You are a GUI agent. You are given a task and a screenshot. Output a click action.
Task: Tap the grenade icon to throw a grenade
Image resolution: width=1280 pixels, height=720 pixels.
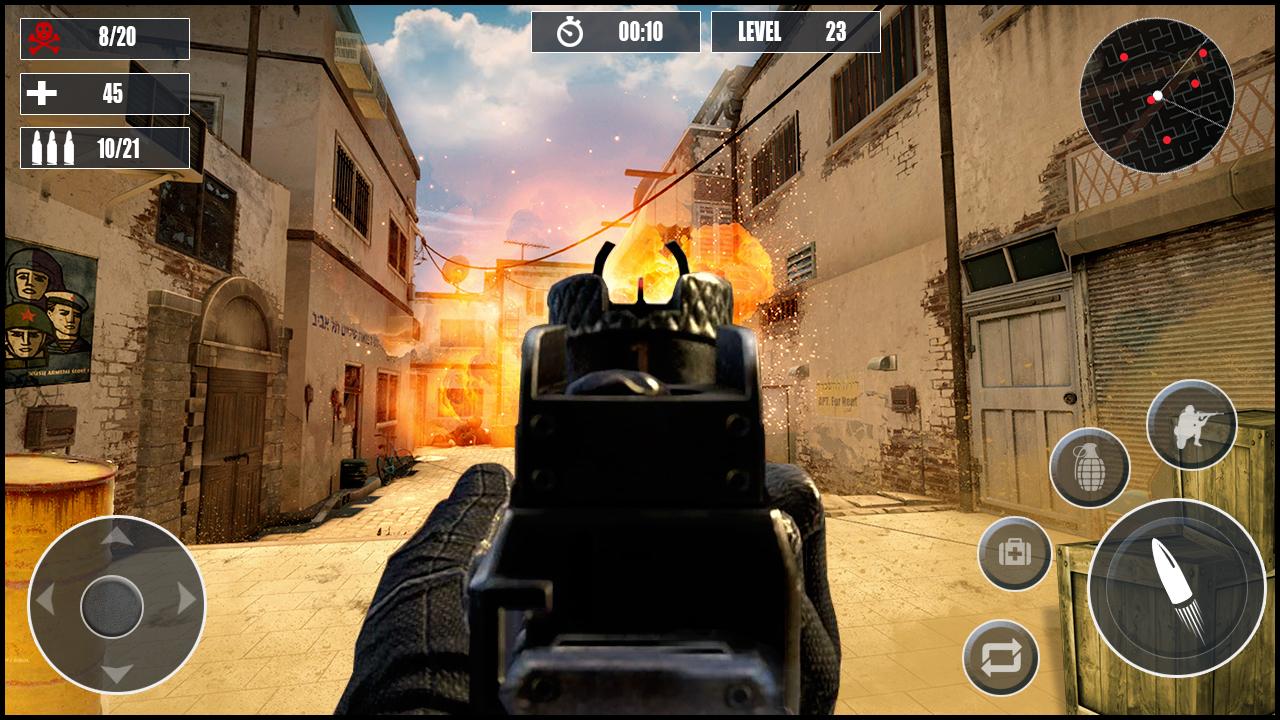(1089, 466)
